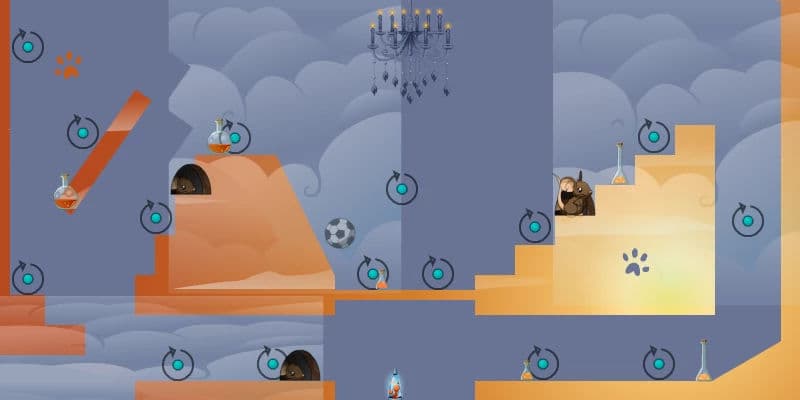
Task: Trigger the rotate handle beside the staircase flask
Action: (x=654, y=136)
